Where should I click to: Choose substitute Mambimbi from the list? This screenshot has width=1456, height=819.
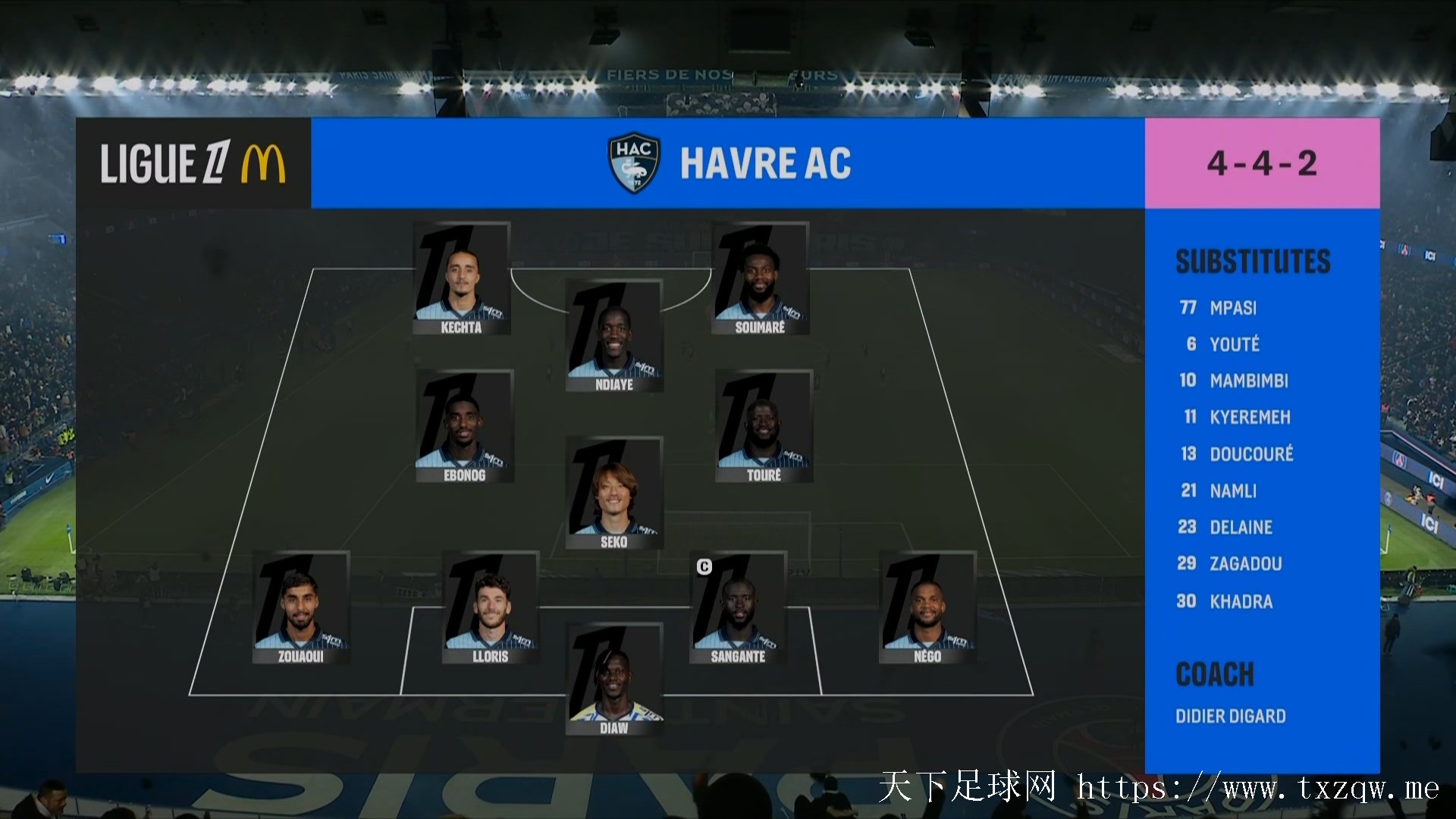point(1247,381)
